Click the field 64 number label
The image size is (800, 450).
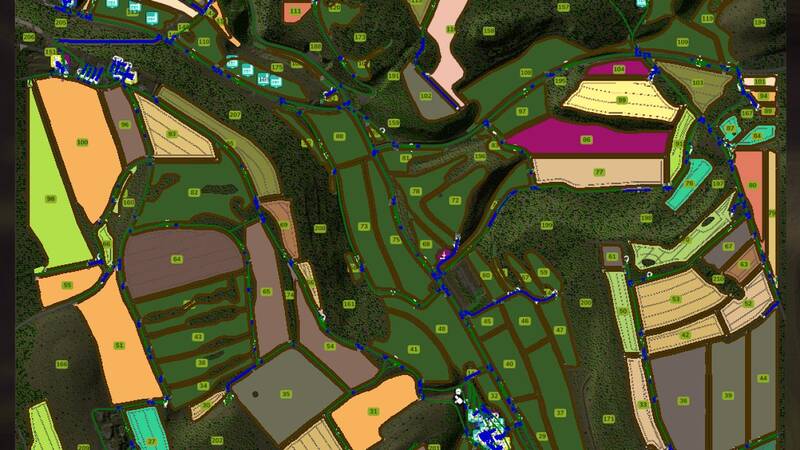pos(177,259)
